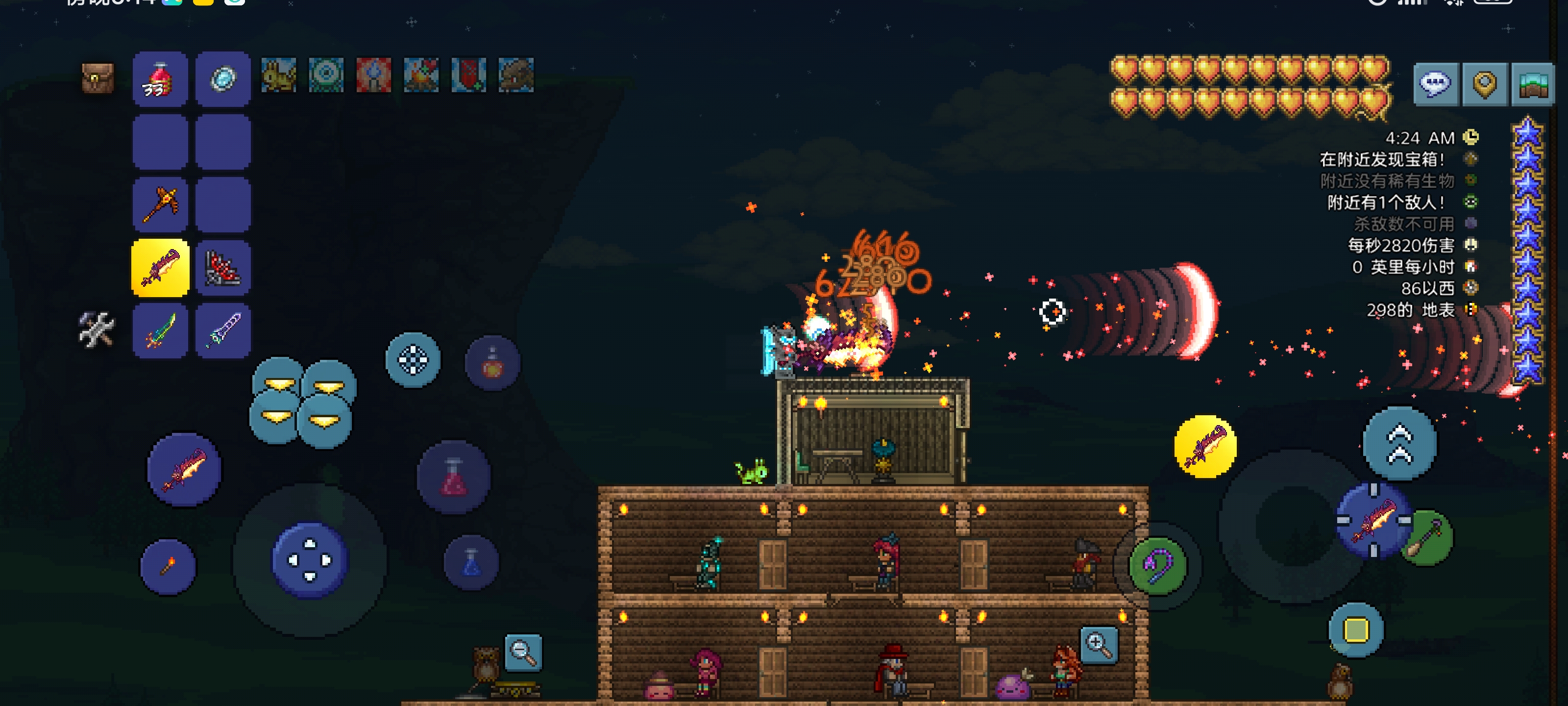Image resolution: width=1568 pixels, height=706 pixels.
Task: Zoom out with the minus magnifier
Action: pyautogui.click(x=523, y=653)
